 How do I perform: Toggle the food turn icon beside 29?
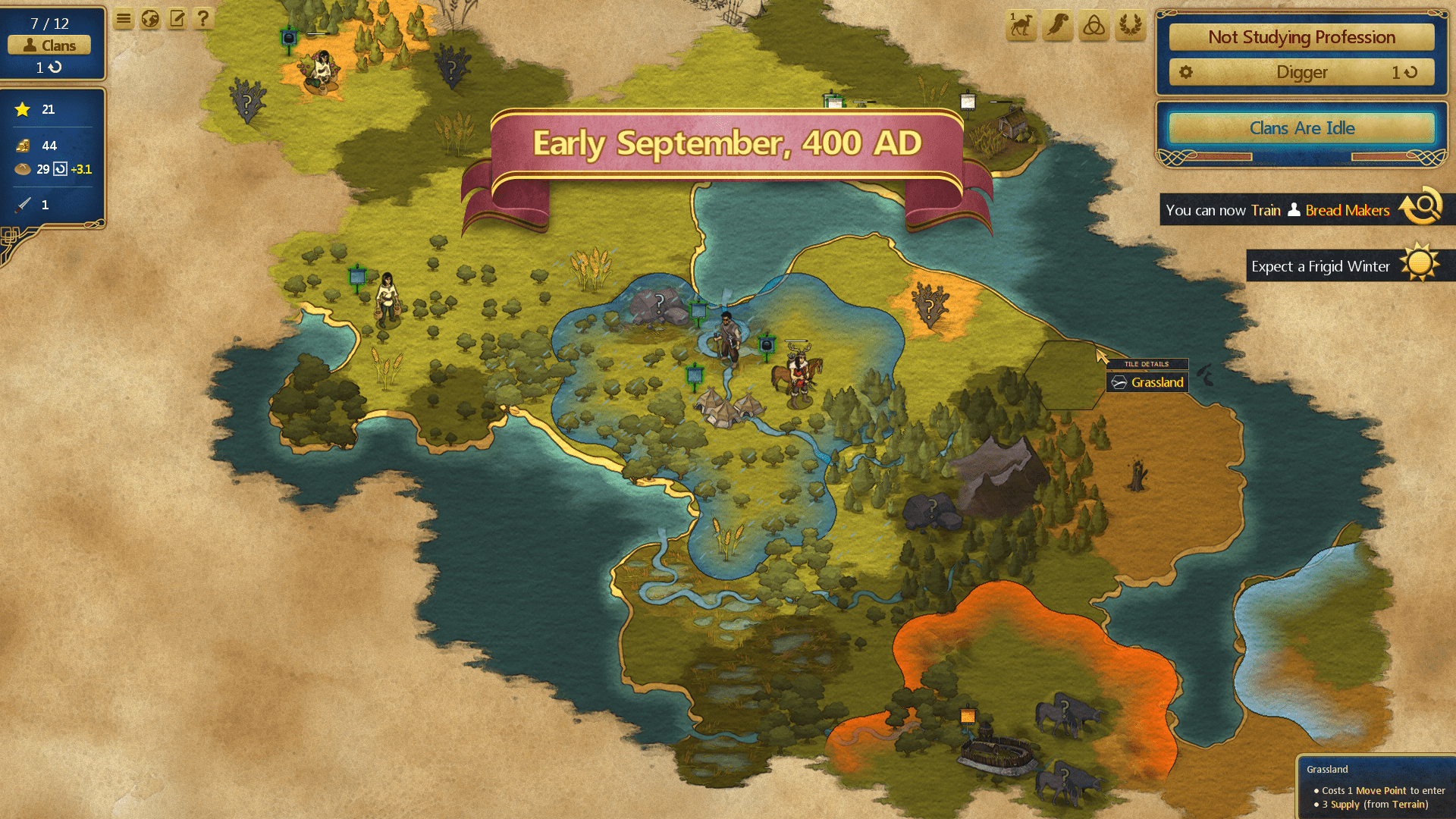(61, 169)
